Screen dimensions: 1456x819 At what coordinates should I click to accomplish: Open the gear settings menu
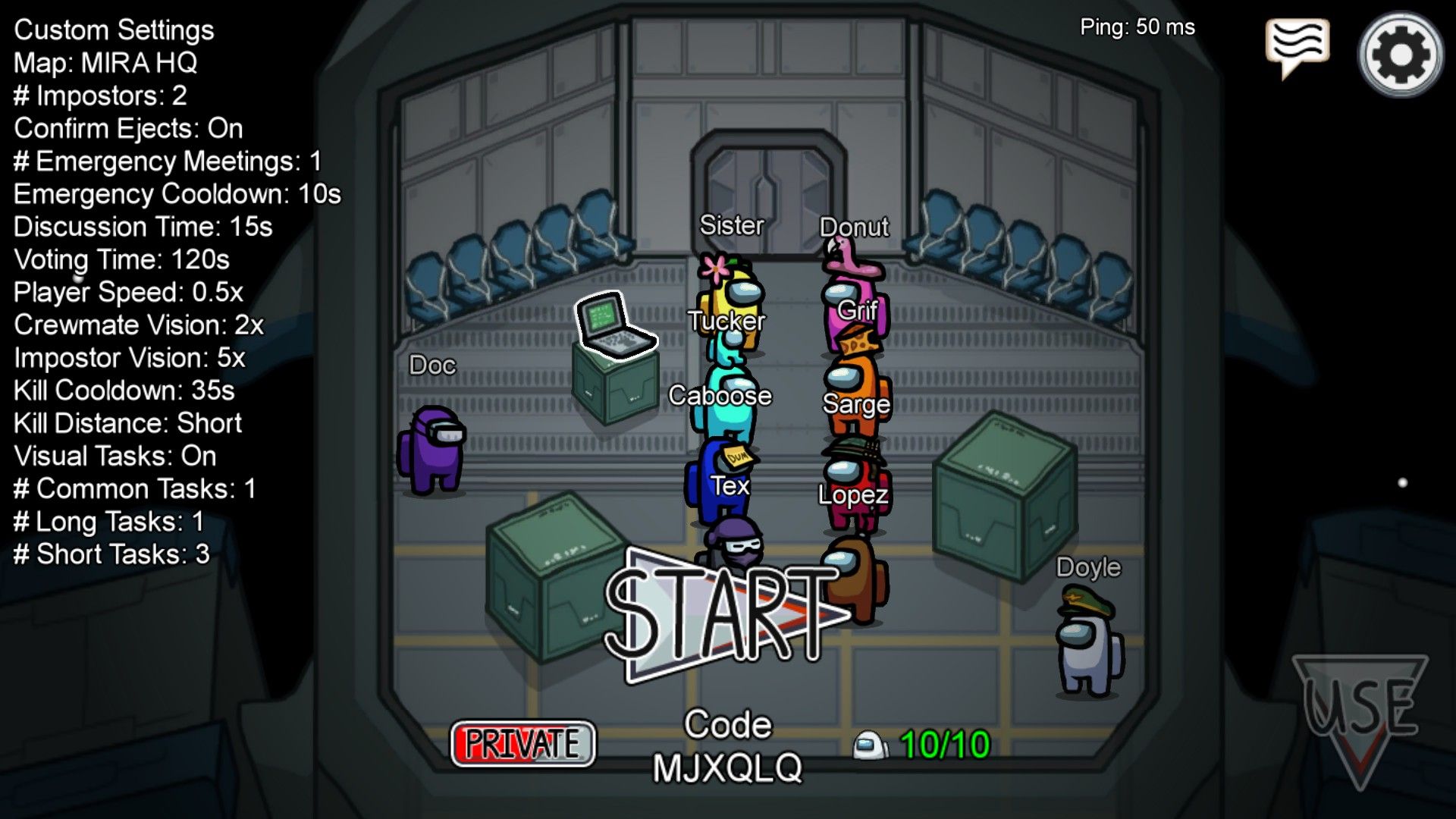[x=1400, y=54]
